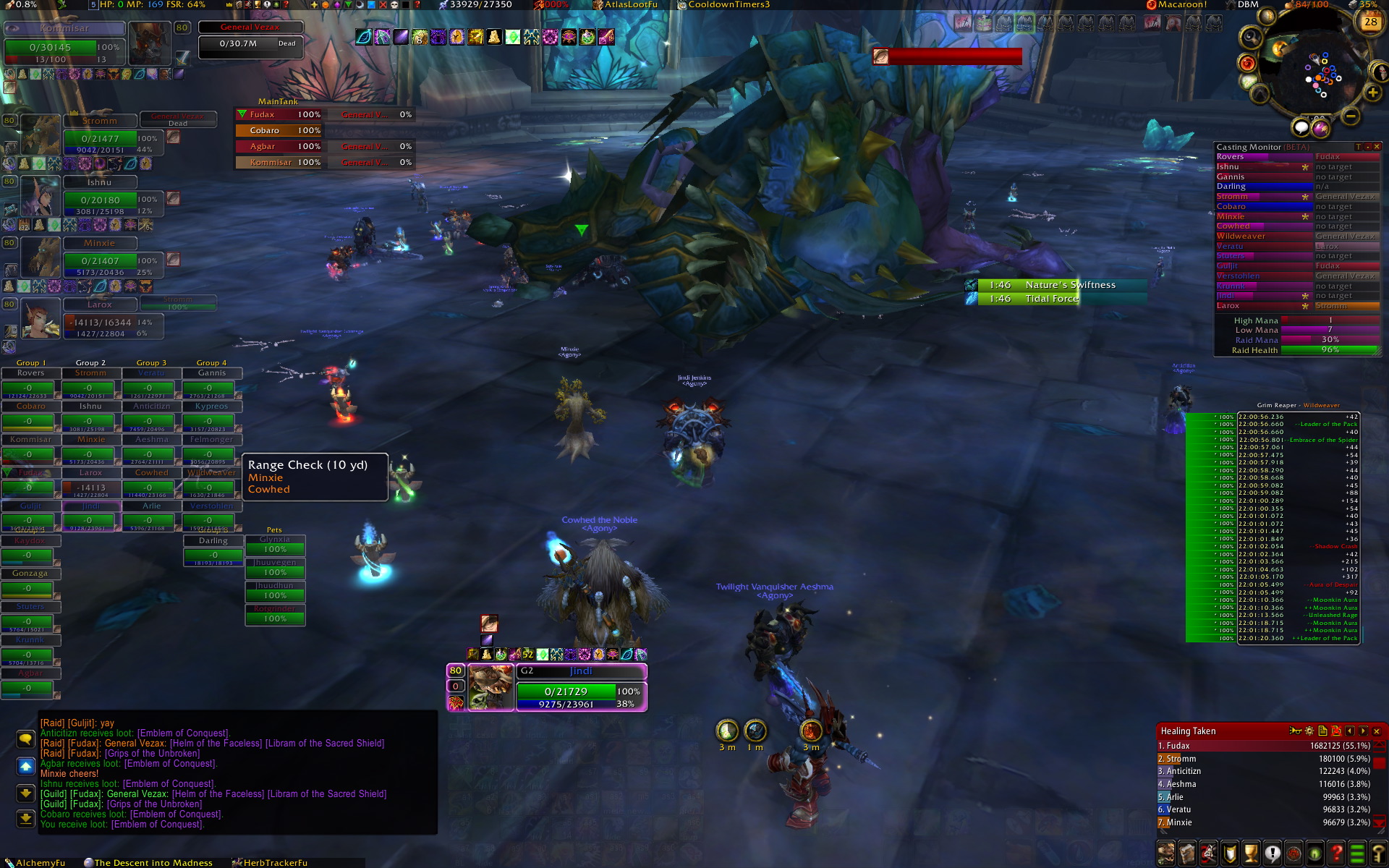Open the golden chalice achievements button
The image size is (1389, 868).
click(1251, 854)
